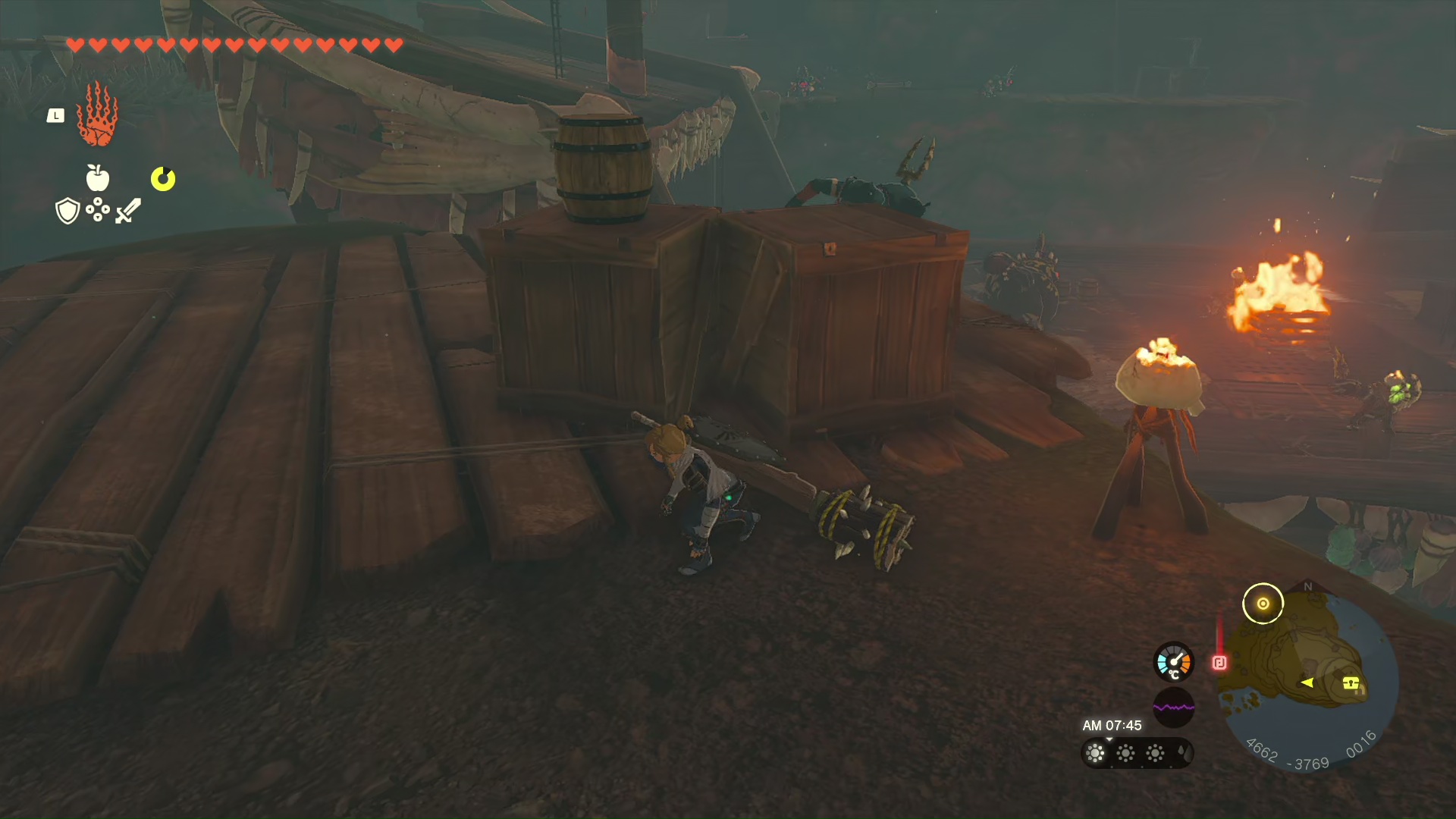Click the purple noise meter circle

click(x=1173, y=708)
